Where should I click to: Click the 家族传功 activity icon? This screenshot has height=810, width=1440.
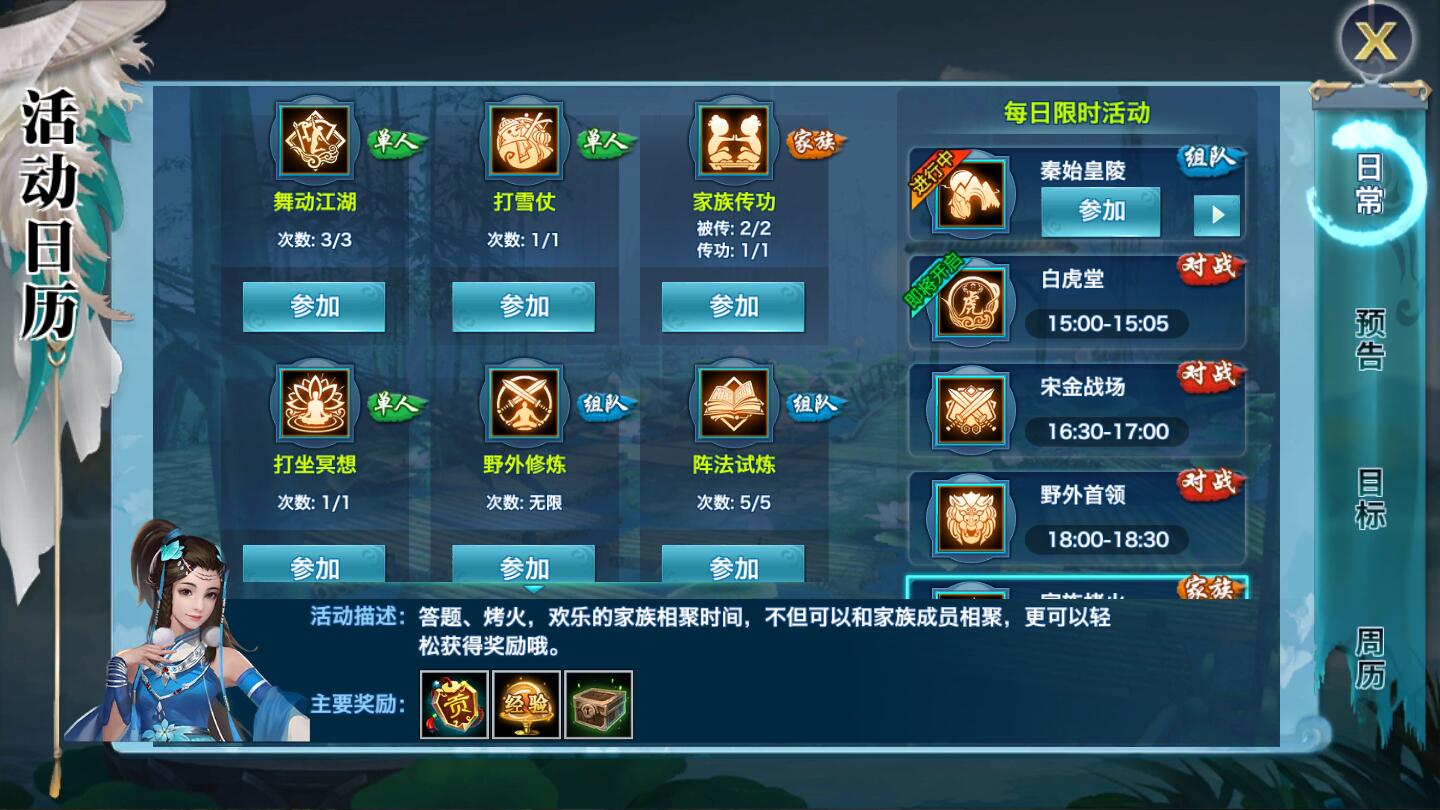733,140
